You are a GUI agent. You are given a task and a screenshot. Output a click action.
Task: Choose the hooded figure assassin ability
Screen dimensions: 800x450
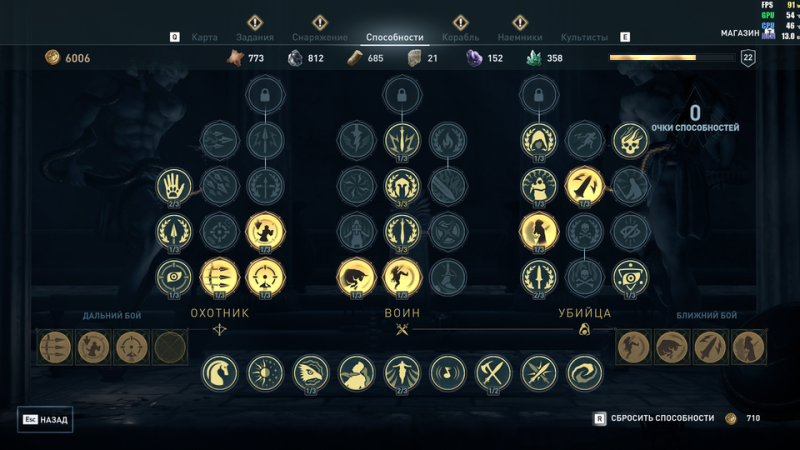pyautogui.click(x=538, y=140)
